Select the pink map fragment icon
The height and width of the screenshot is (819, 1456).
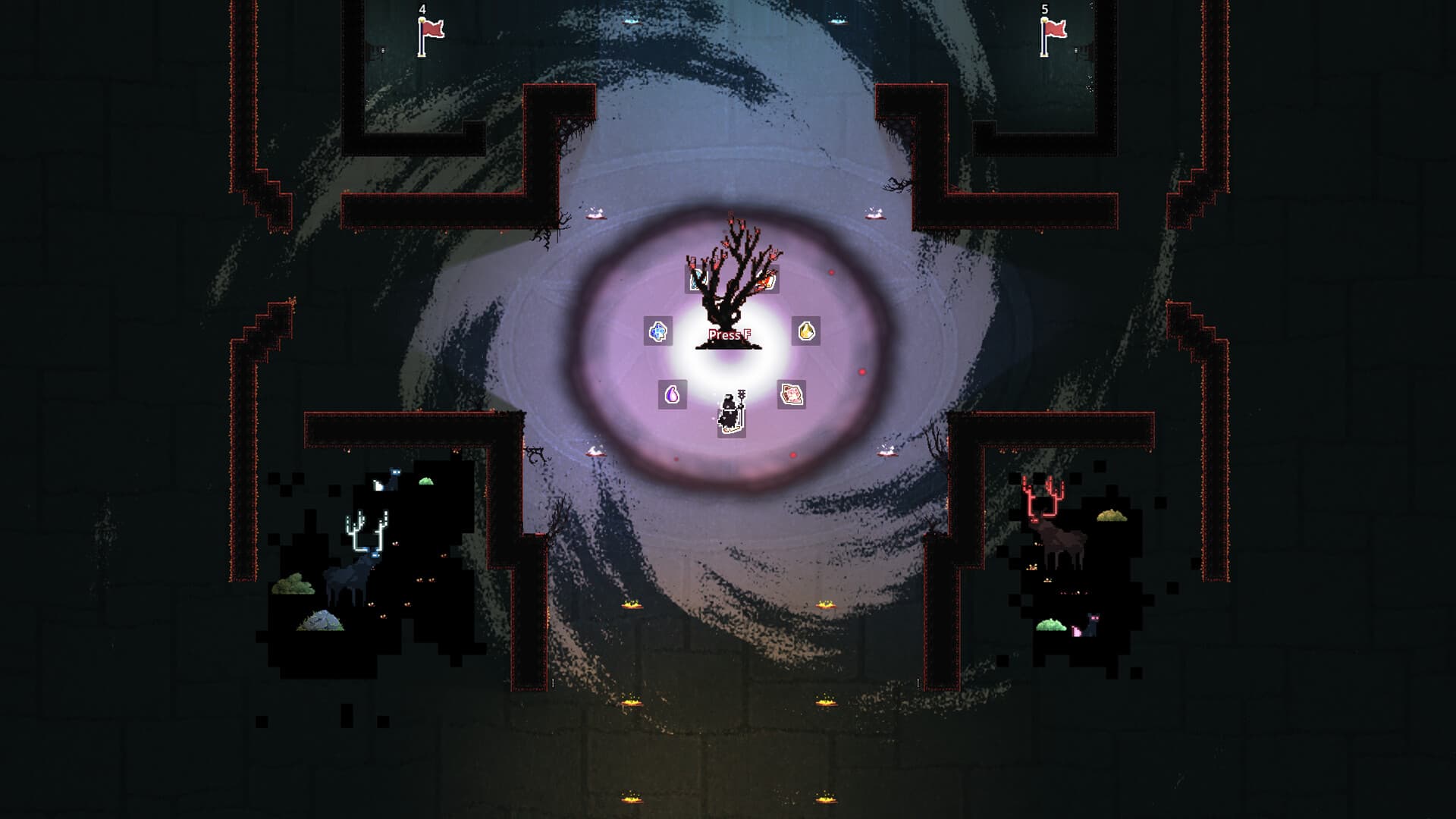click(x=791, y=394)
